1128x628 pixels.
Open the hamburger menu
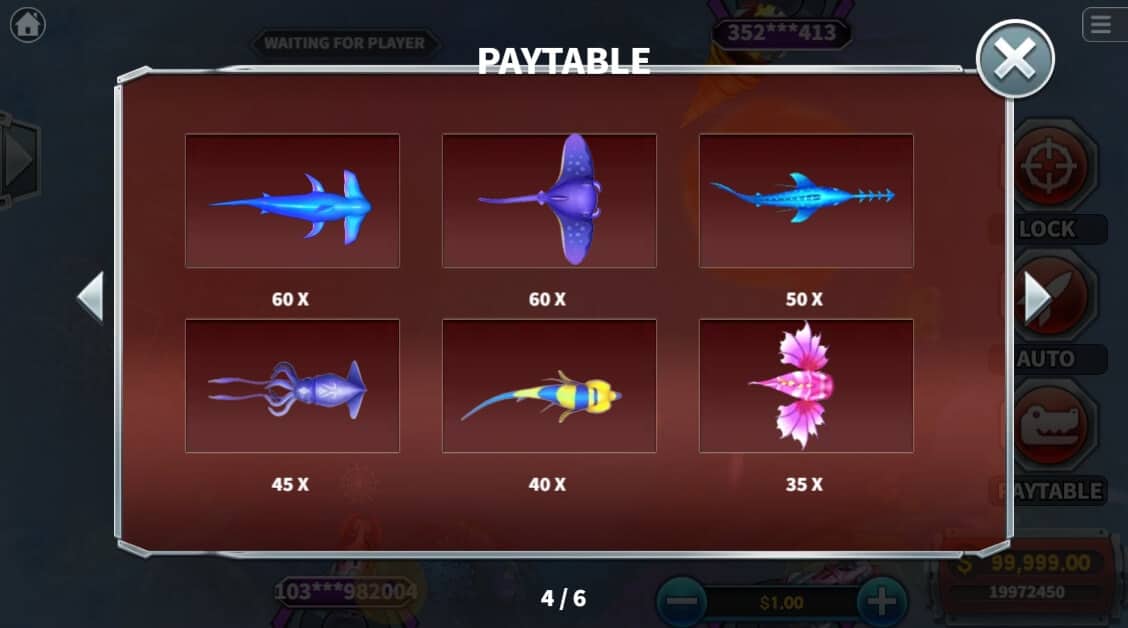click(1101, 24)
